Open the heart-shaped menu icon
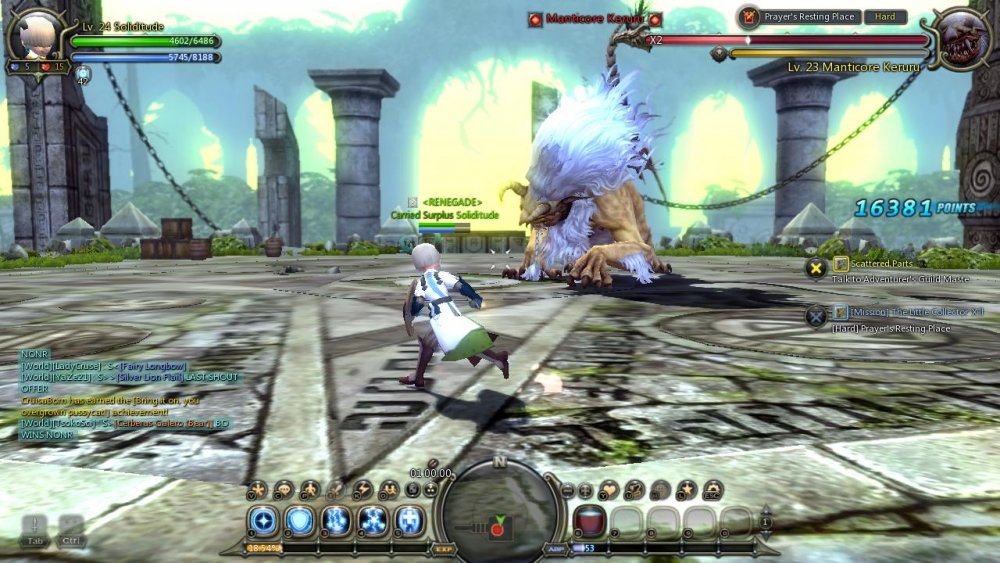1000x563 pixels. coord(609,489)
